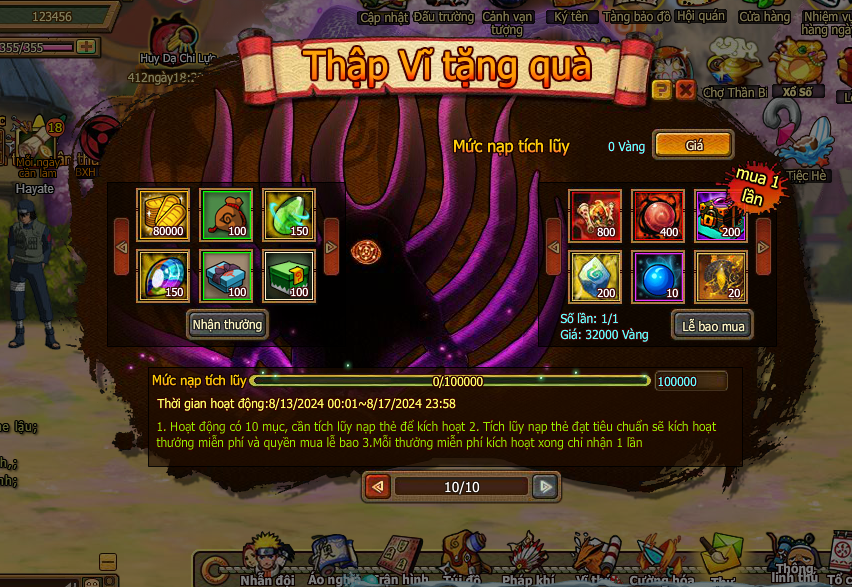Select the green chest 100 reward slot
The image size is (852, 587).
click(x=289, y=276)
